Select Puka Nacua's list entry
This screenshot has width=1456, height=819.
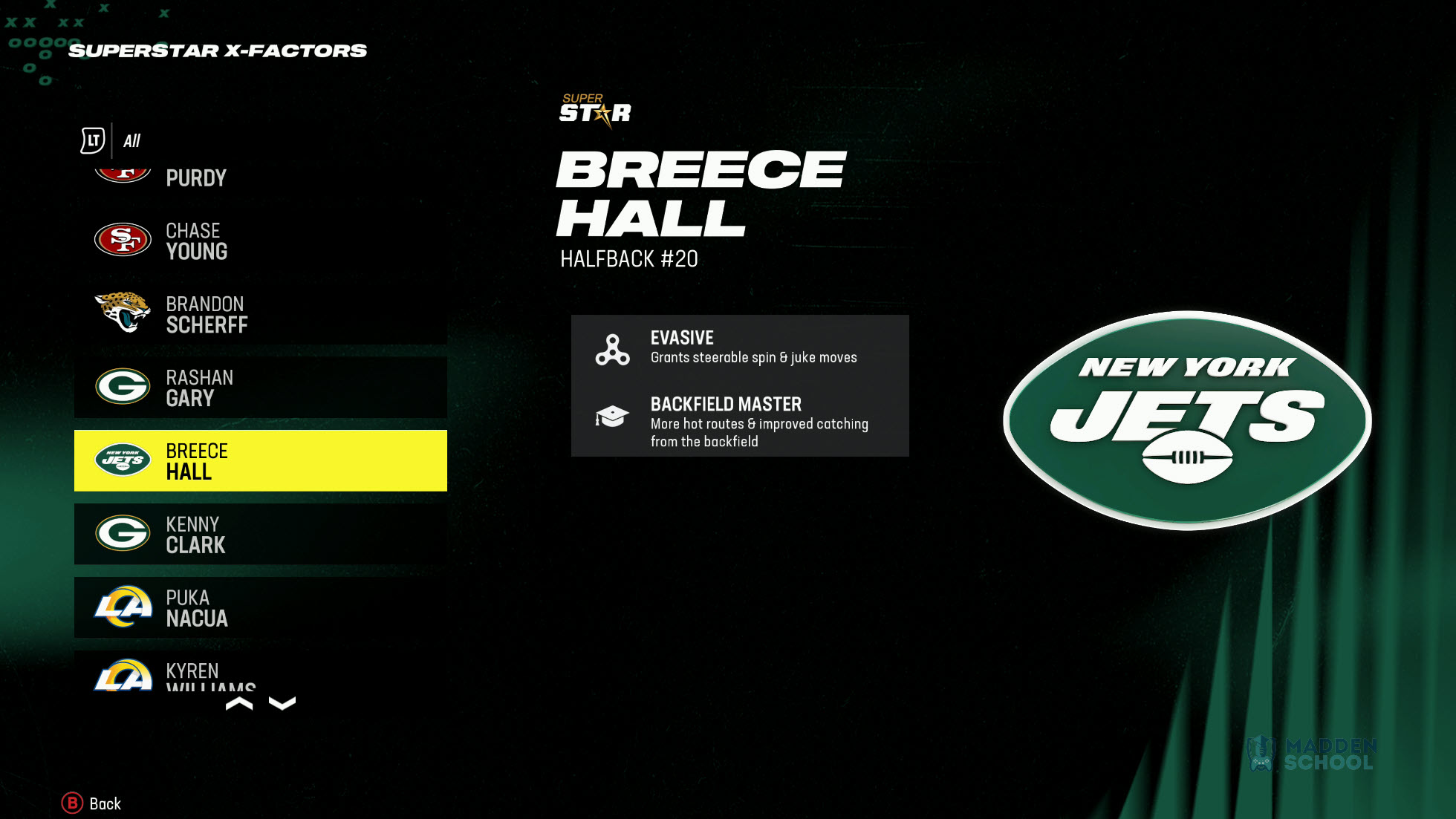pyautogui.click(x=260, y=607)
